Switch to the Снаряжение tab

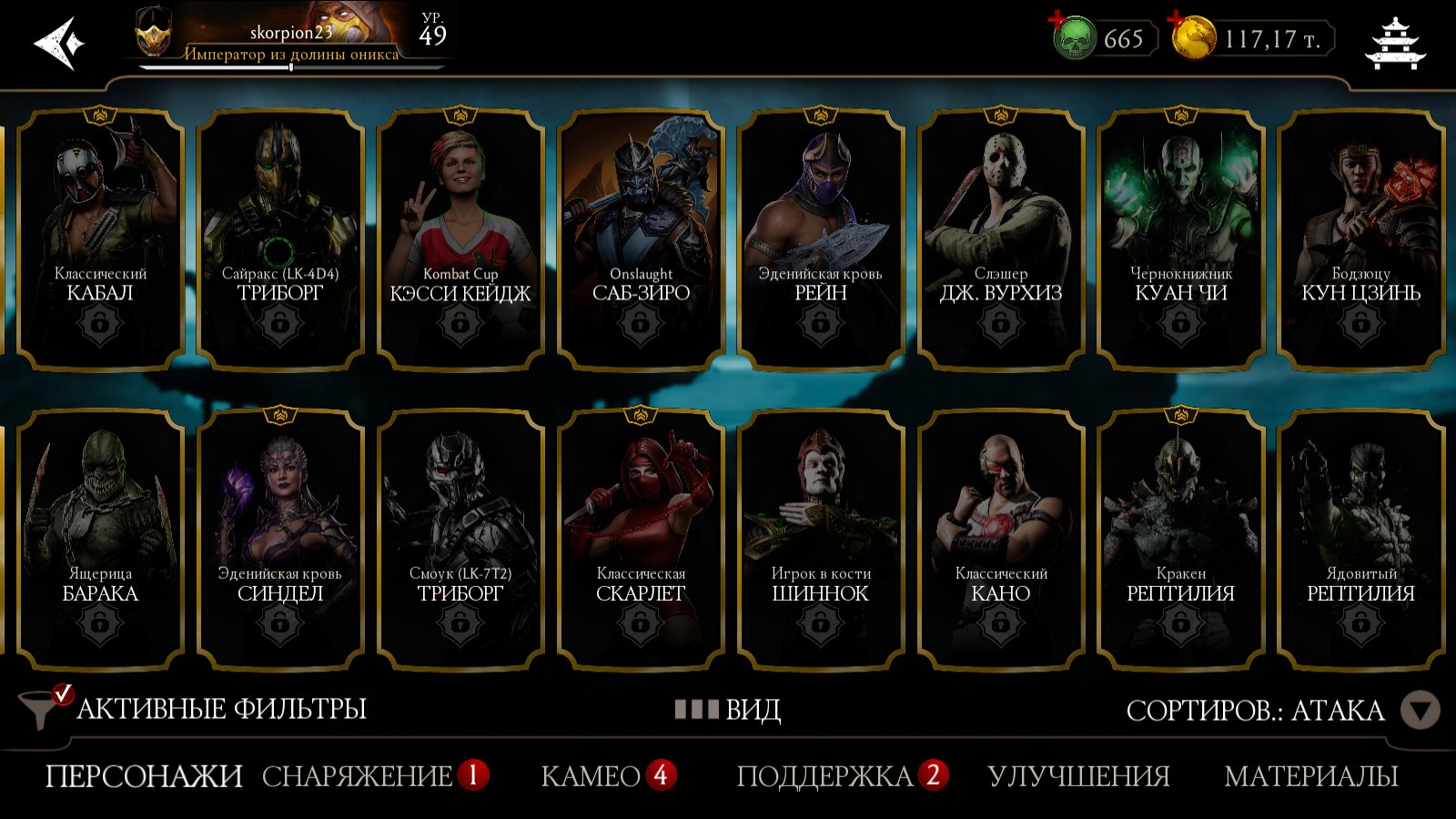point(357,776)
